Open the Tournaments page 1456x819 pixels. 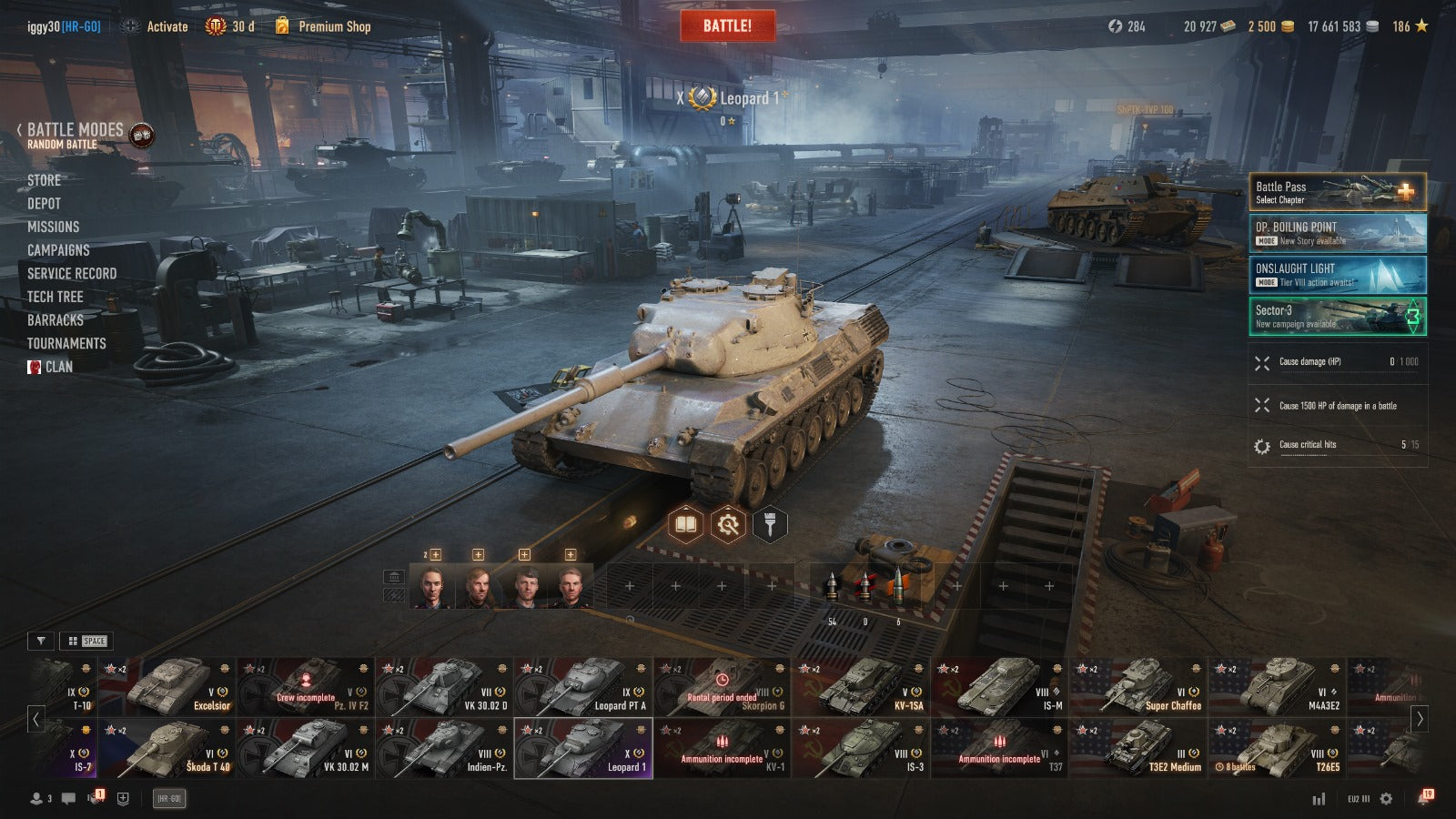tap(66, 343)
